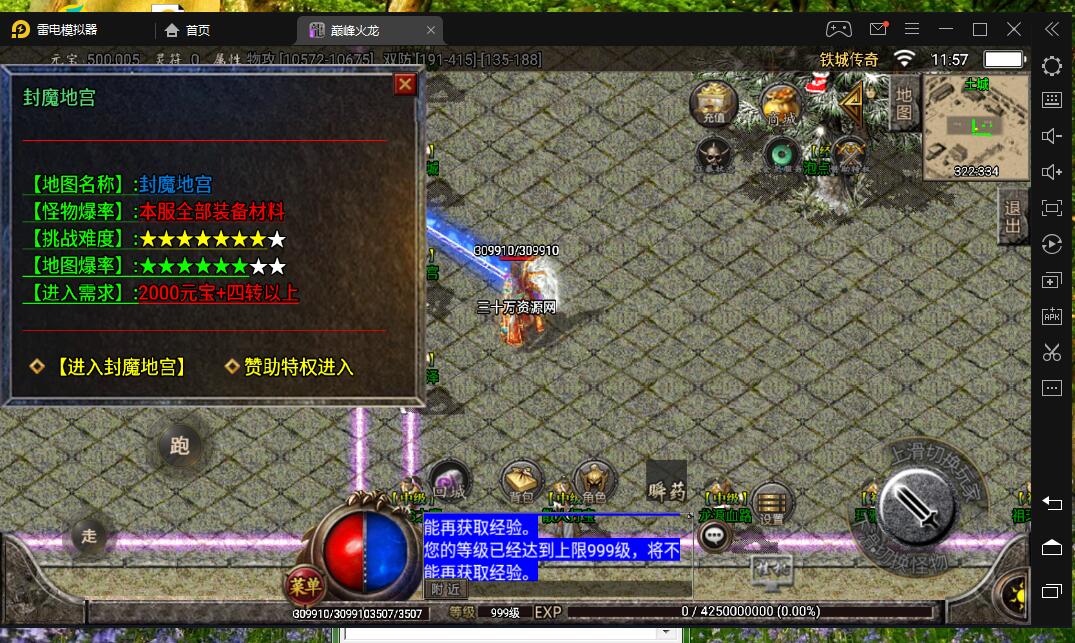This screenshot has width=1075, height=643.
Task: Toggle the 走 walk button
Action: [x=89, y=536]
